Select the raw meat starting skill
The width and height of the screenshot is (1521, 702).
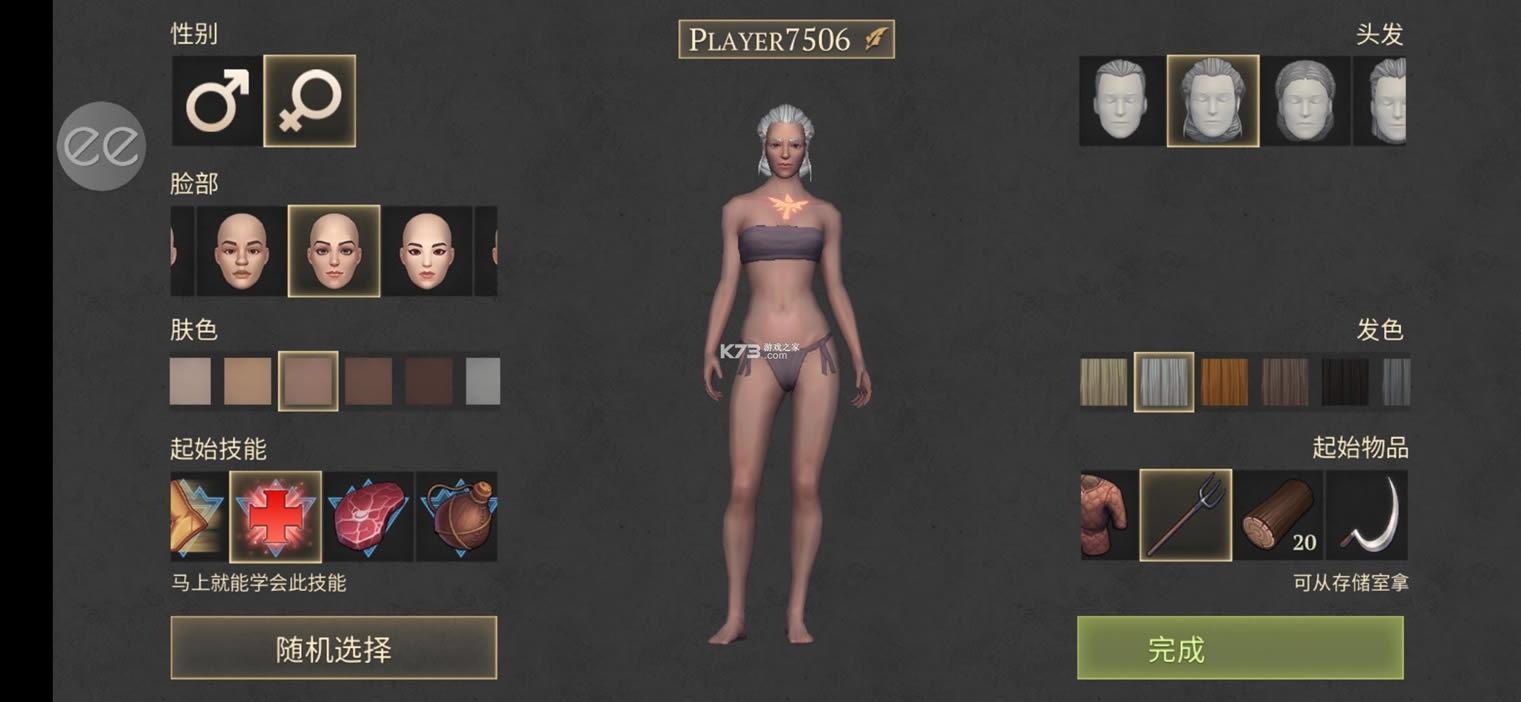click(367, 516)
